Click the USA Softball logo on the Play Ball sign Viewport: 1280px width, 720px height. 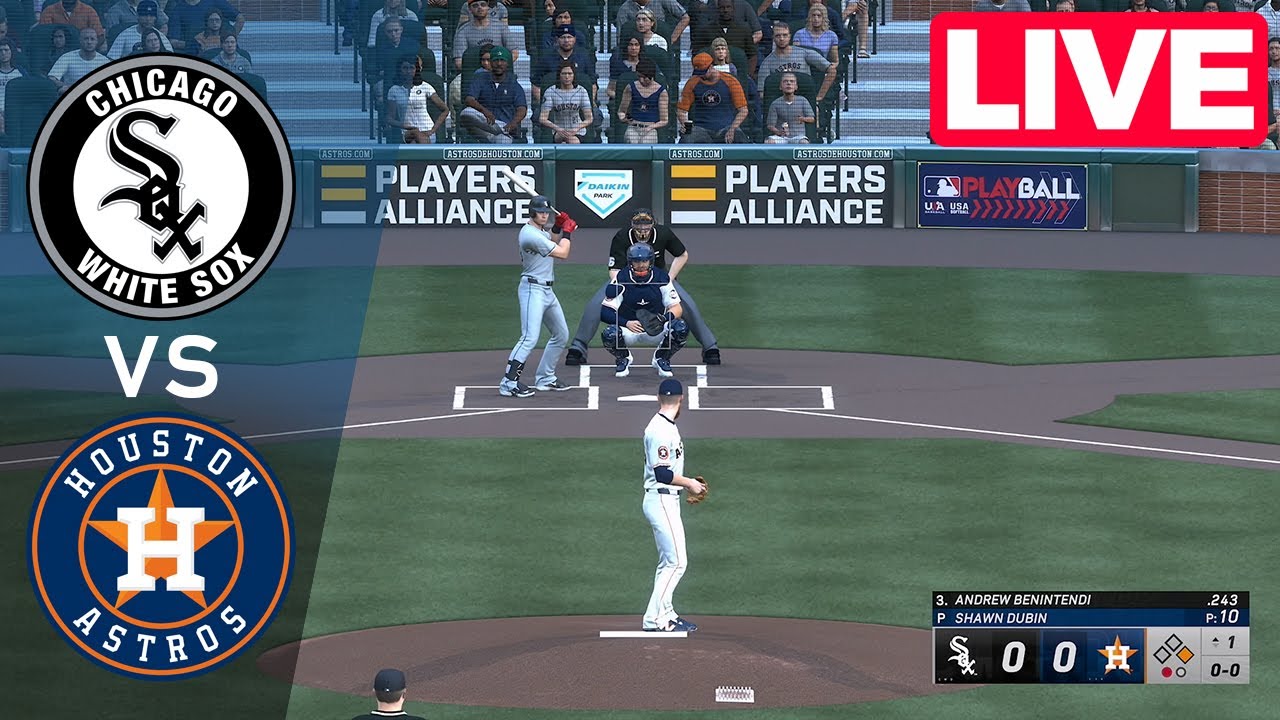tap(959, 208)
